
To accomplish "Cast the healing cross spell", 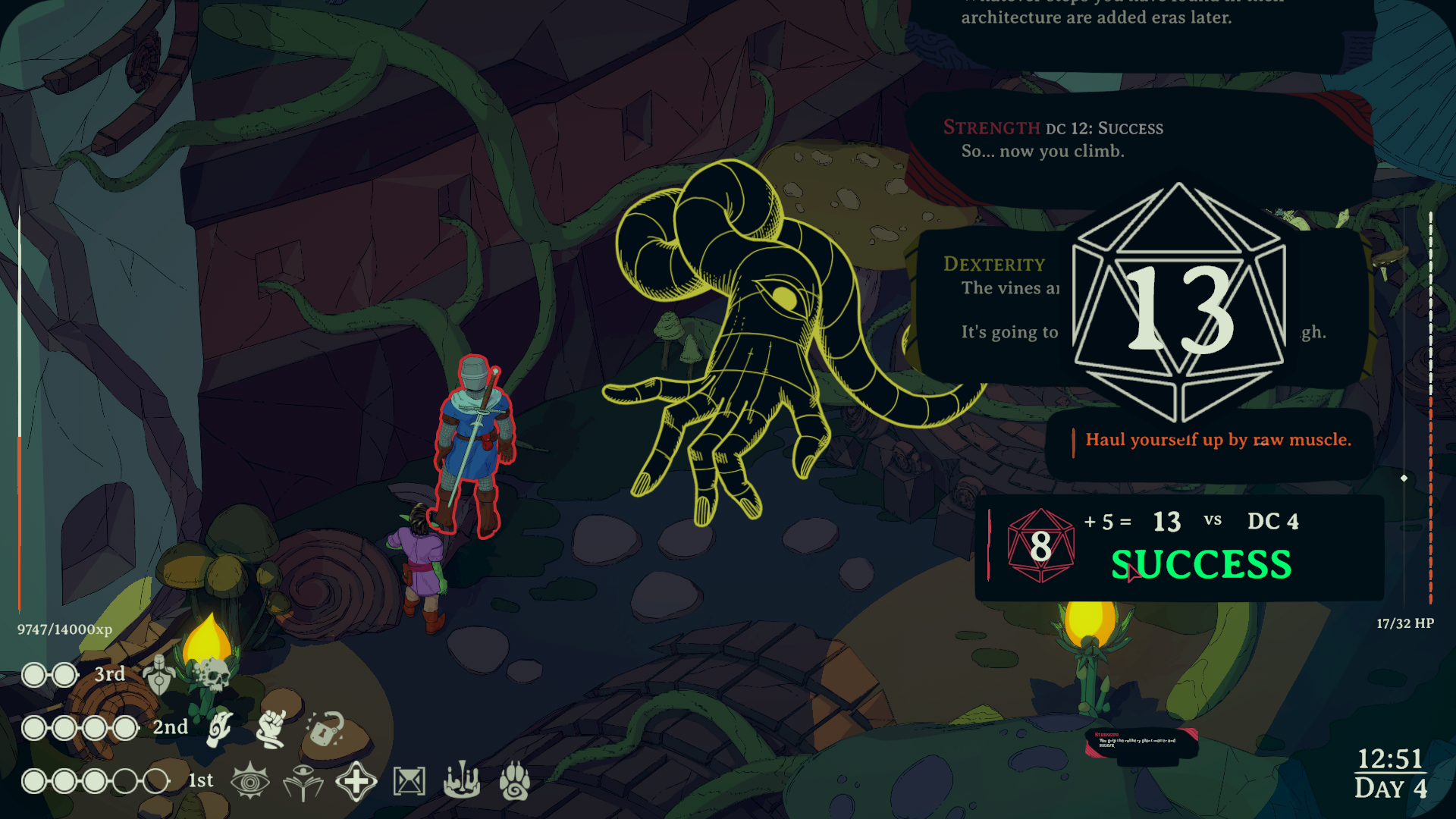I will [356, 782].
